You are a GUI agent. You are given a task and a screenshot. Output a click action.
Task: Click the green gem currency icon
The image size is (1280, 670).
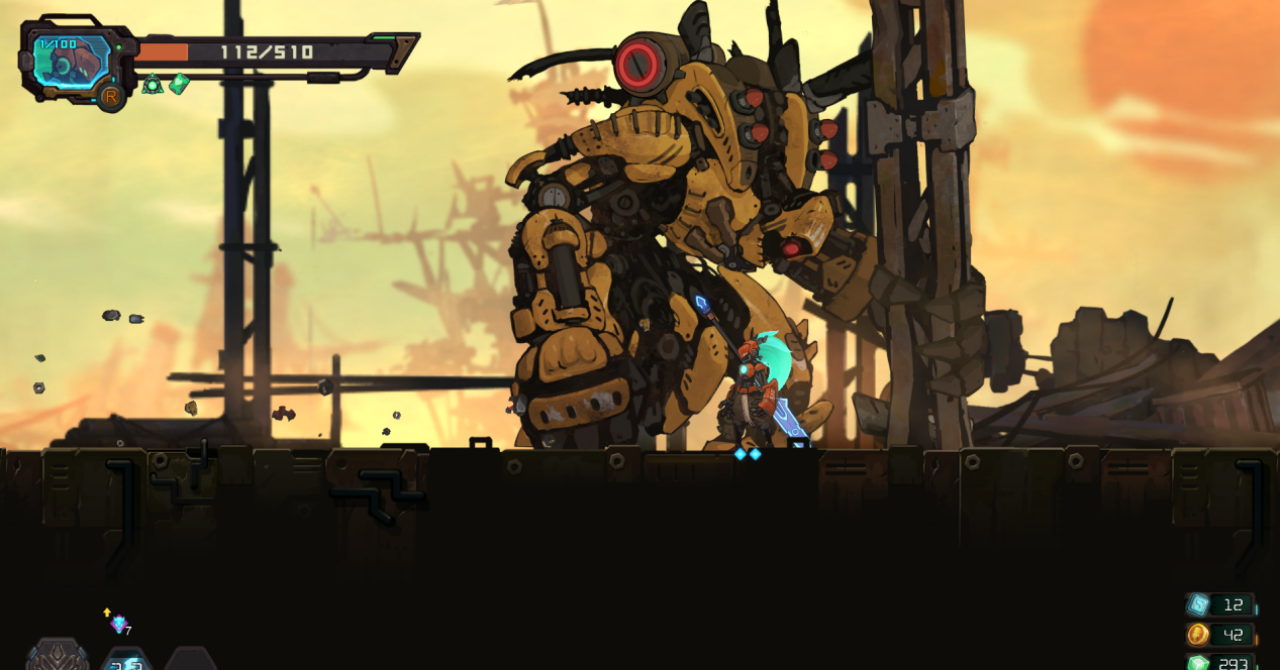[1198, 661]
